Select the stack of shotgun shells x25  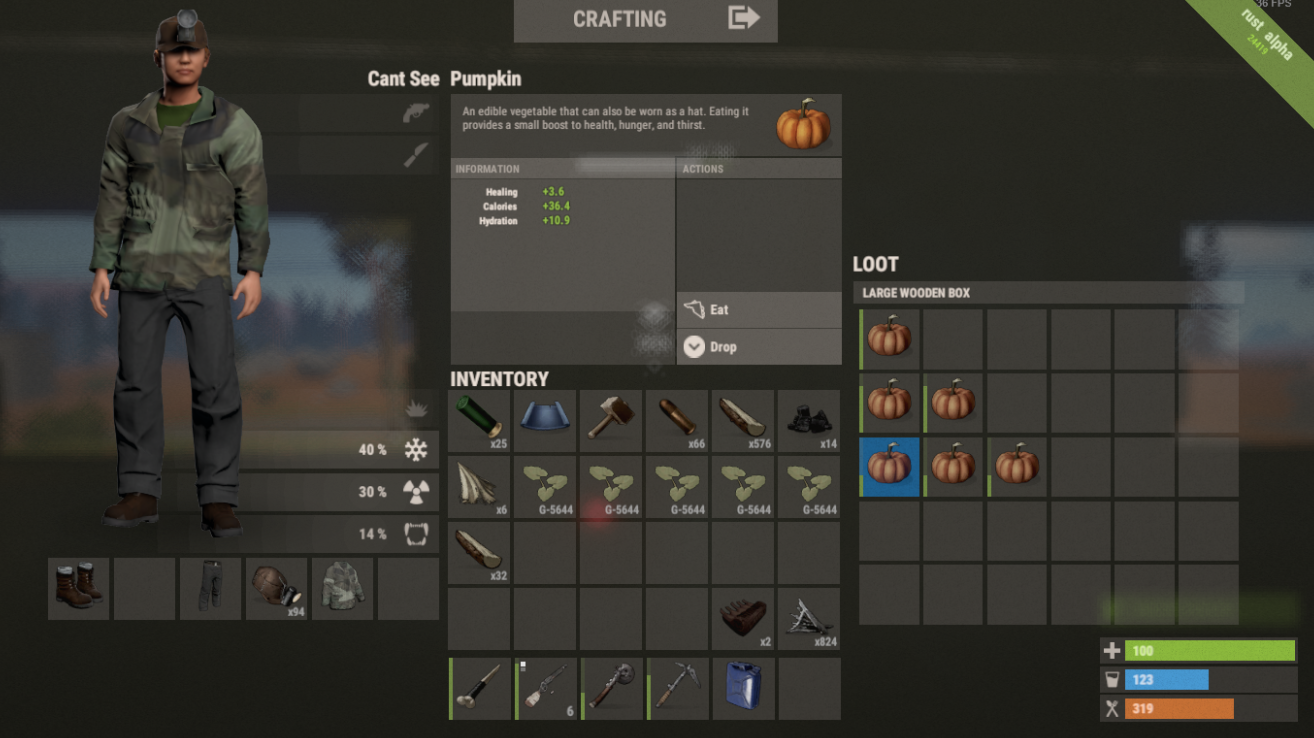[x=479, y=421]
